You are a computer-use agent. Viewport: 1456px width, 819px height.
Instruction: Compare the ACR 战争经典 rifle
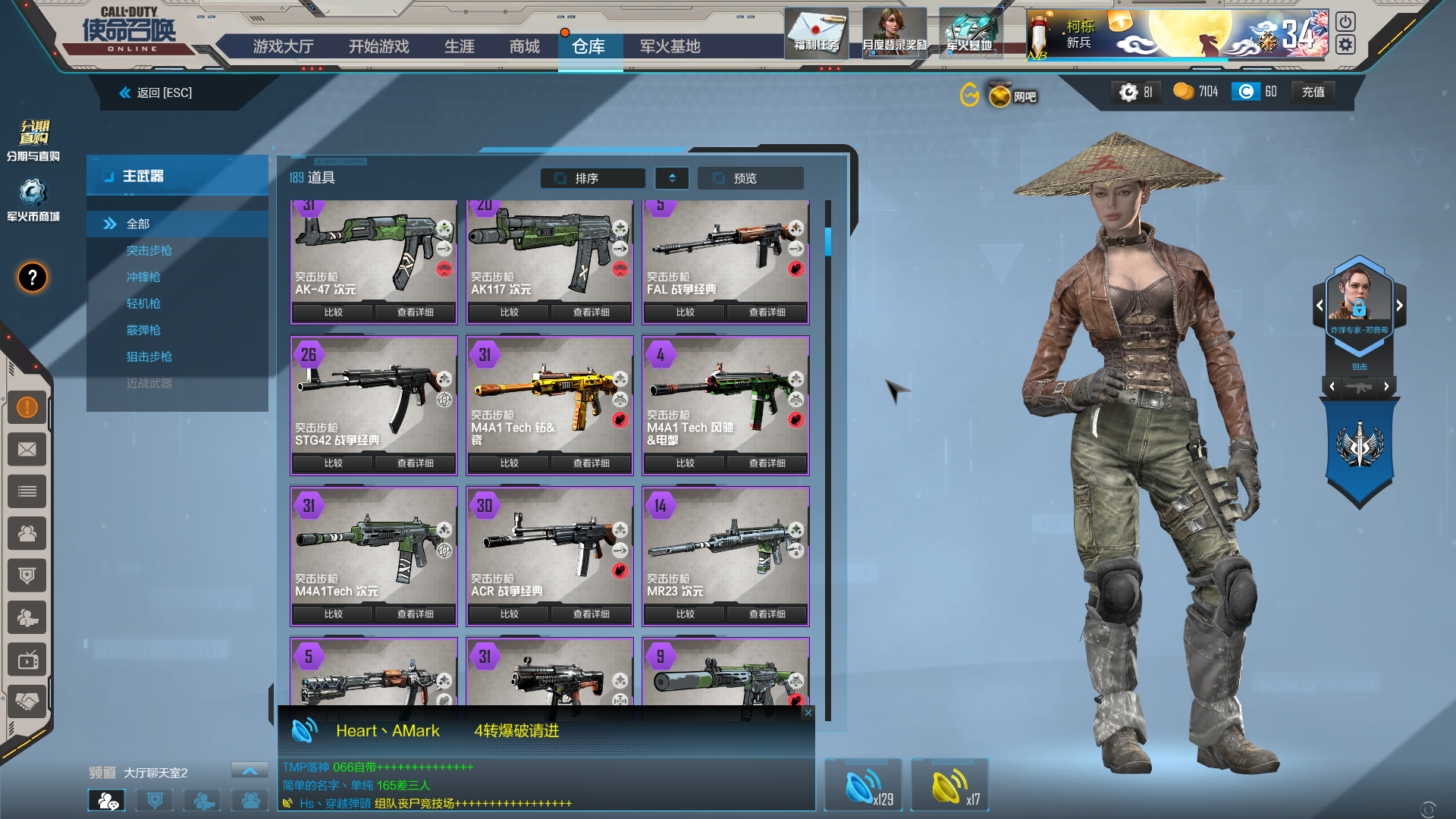tap(509, 613)
